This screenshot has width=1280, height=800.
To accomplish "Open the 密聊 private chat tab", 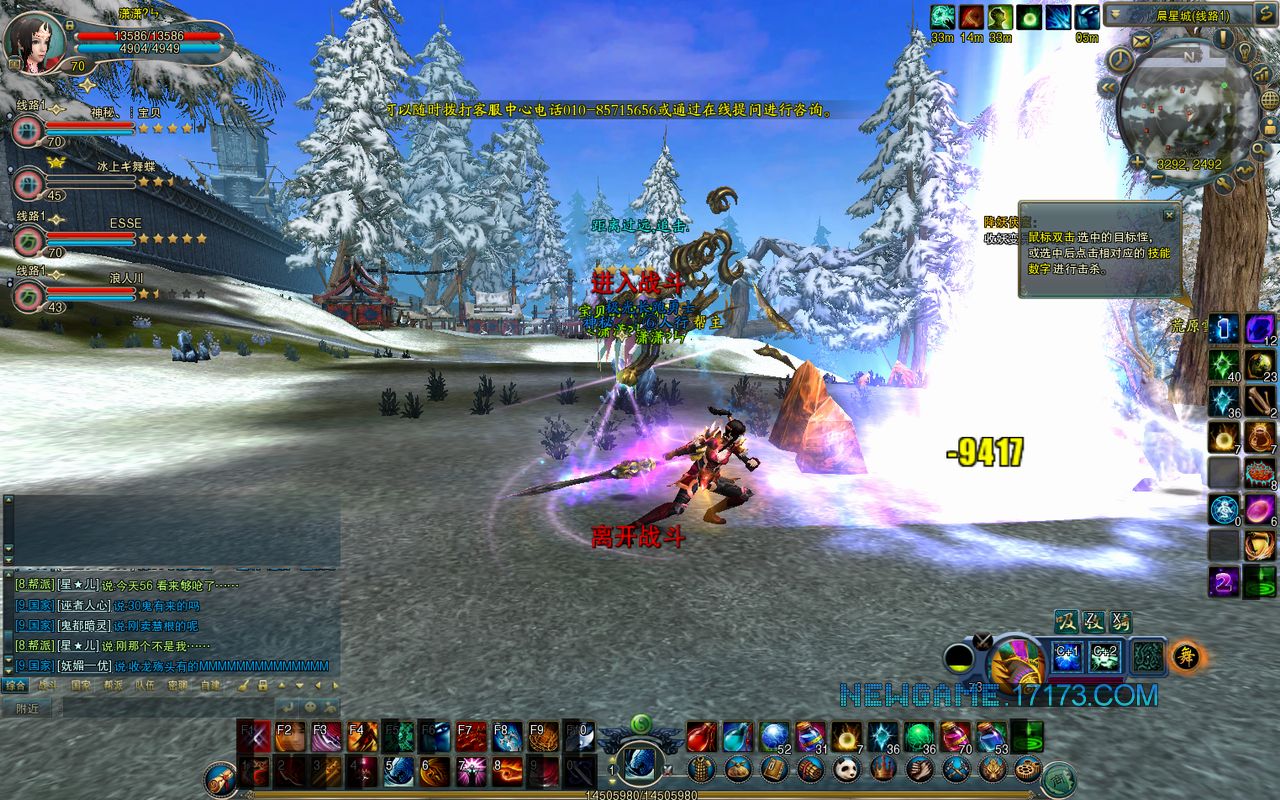I will [177, 686].
